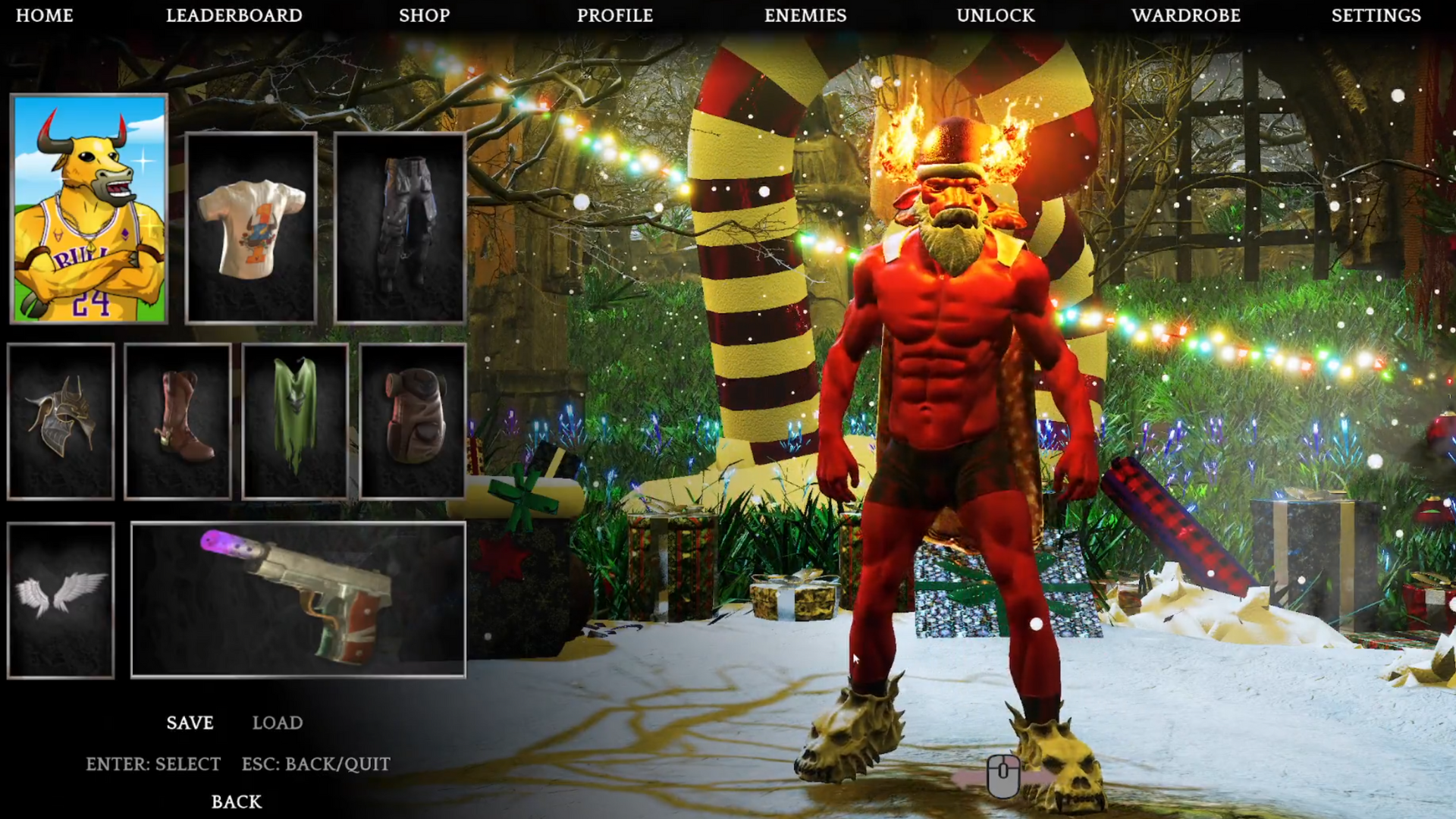Choose the tattered green cape slot

tap(295, 422)
